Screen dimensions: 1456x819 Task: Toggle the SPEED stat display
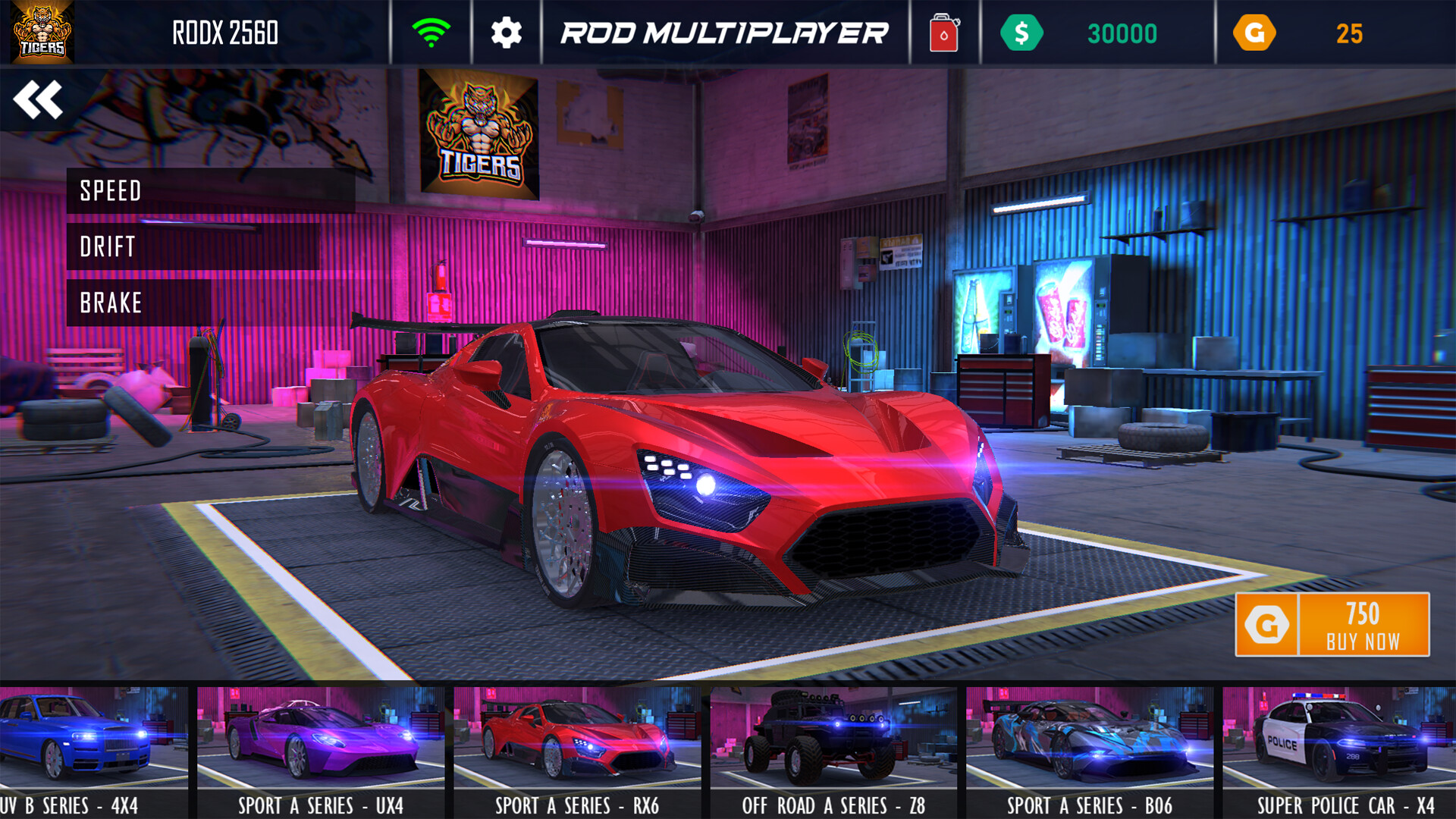pyautogui.click(x=111, y=191)
